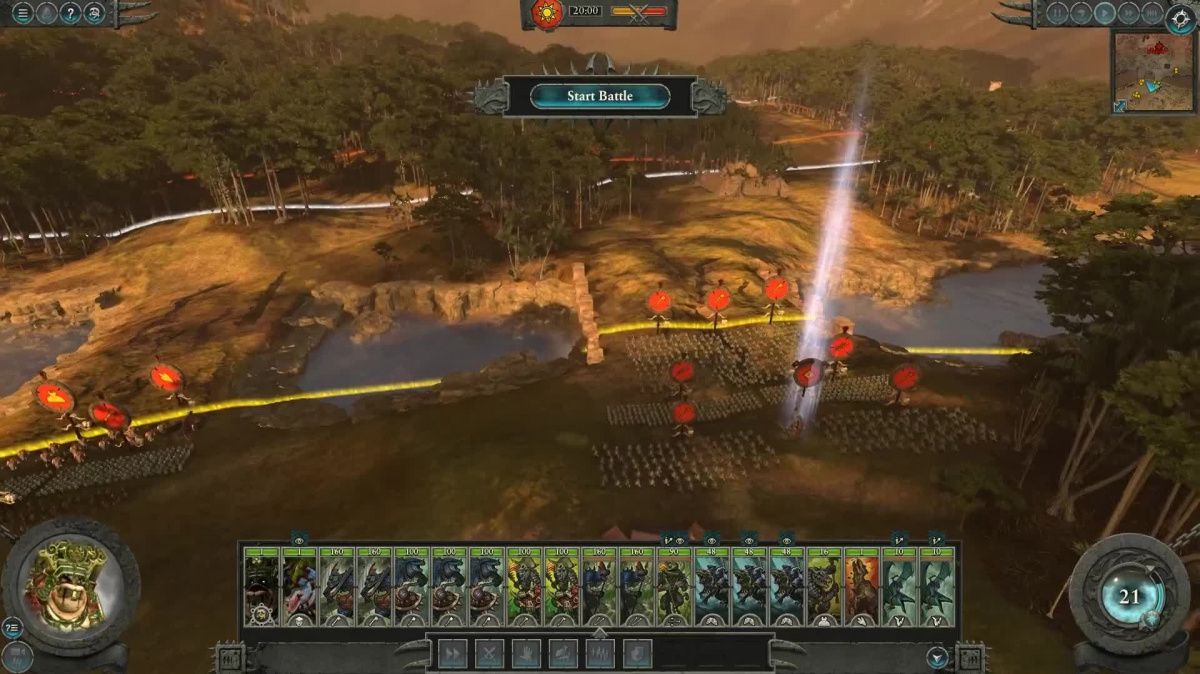Click the round arrow button beside army panel
Viewport: 1200px width, 674px height.
[937, 657]
